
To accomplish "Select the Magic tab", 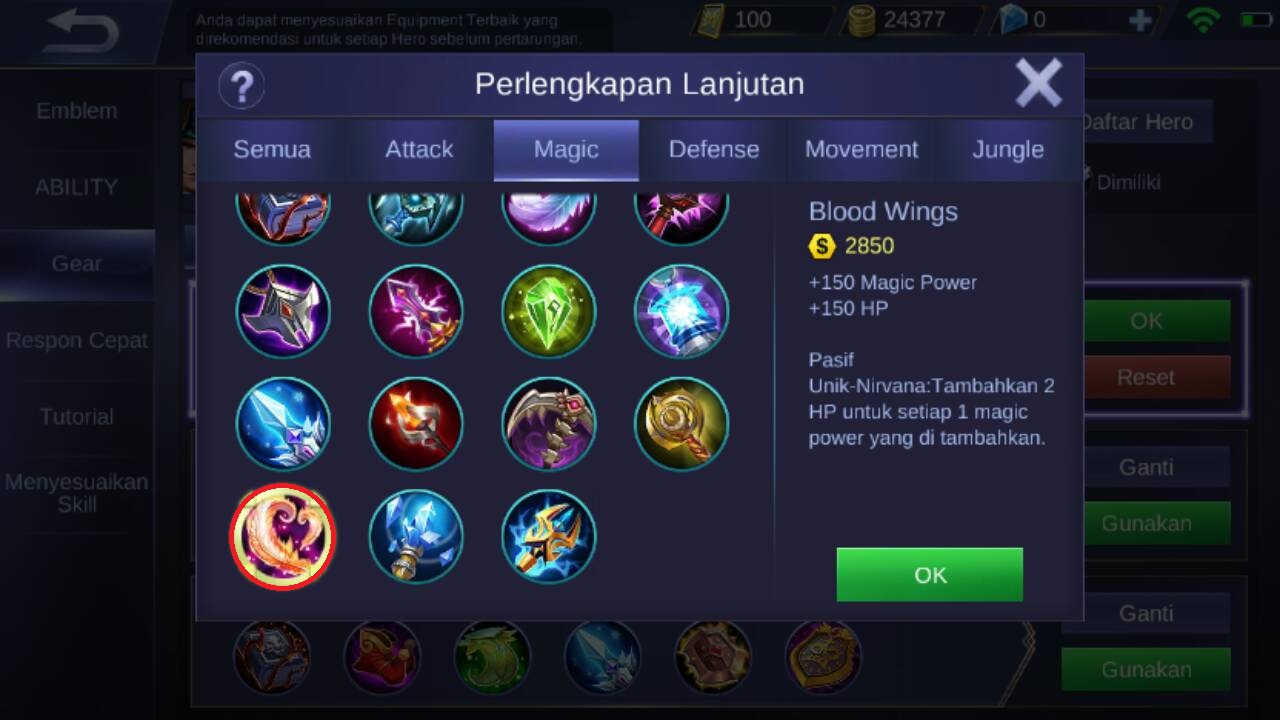I will [x=566, y=150].
